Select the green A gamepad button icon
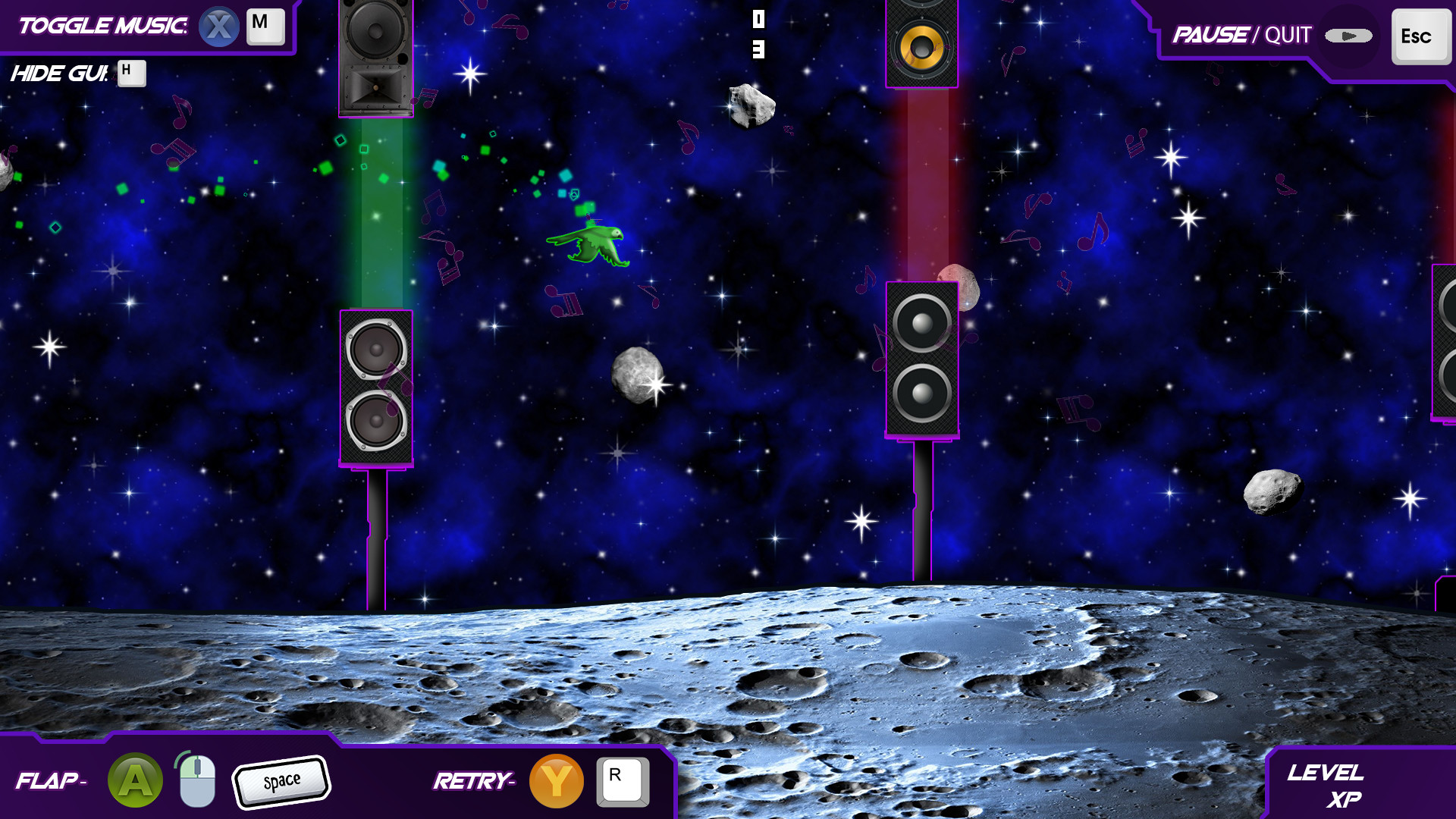 [x=135, y=780]
